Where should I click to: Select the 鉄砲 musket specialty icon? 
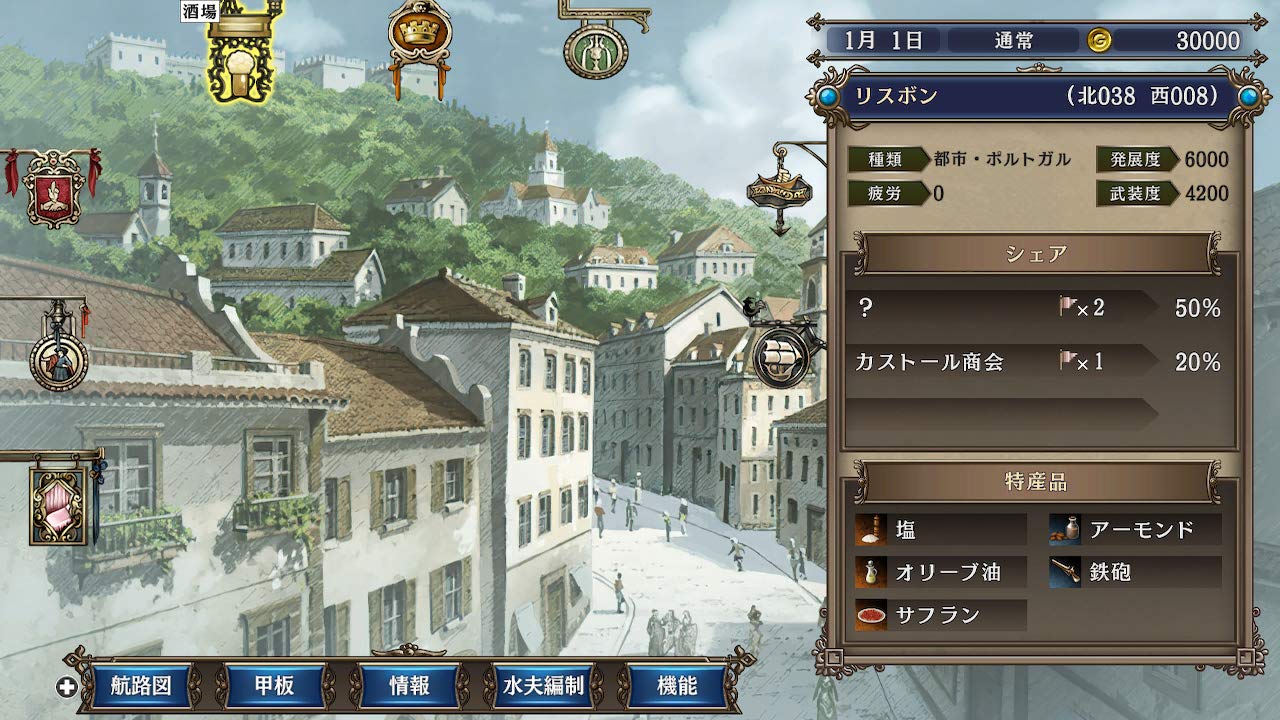[x=1065, y=572]
